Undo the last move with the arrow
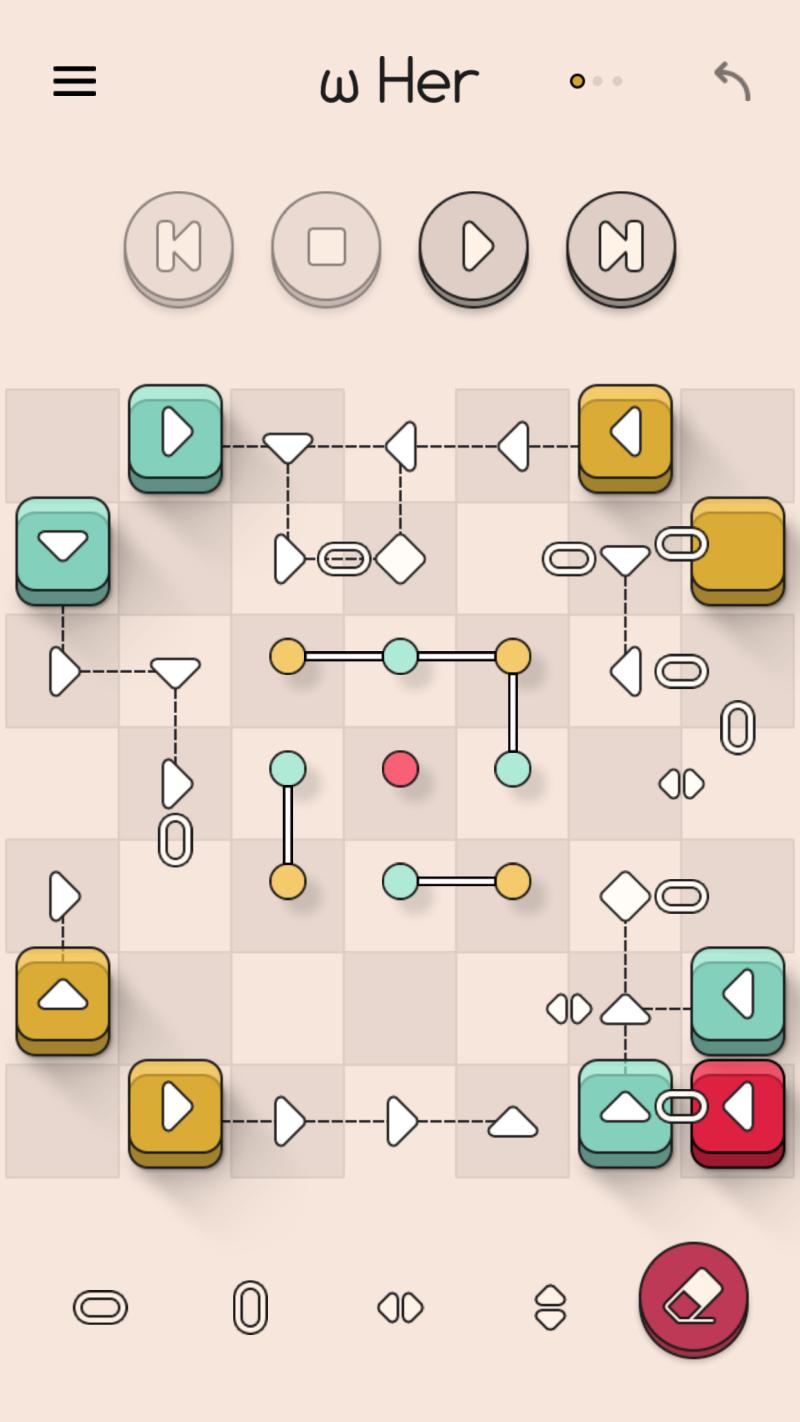This screenshot has height=1422, width=800. pos(732,81)
